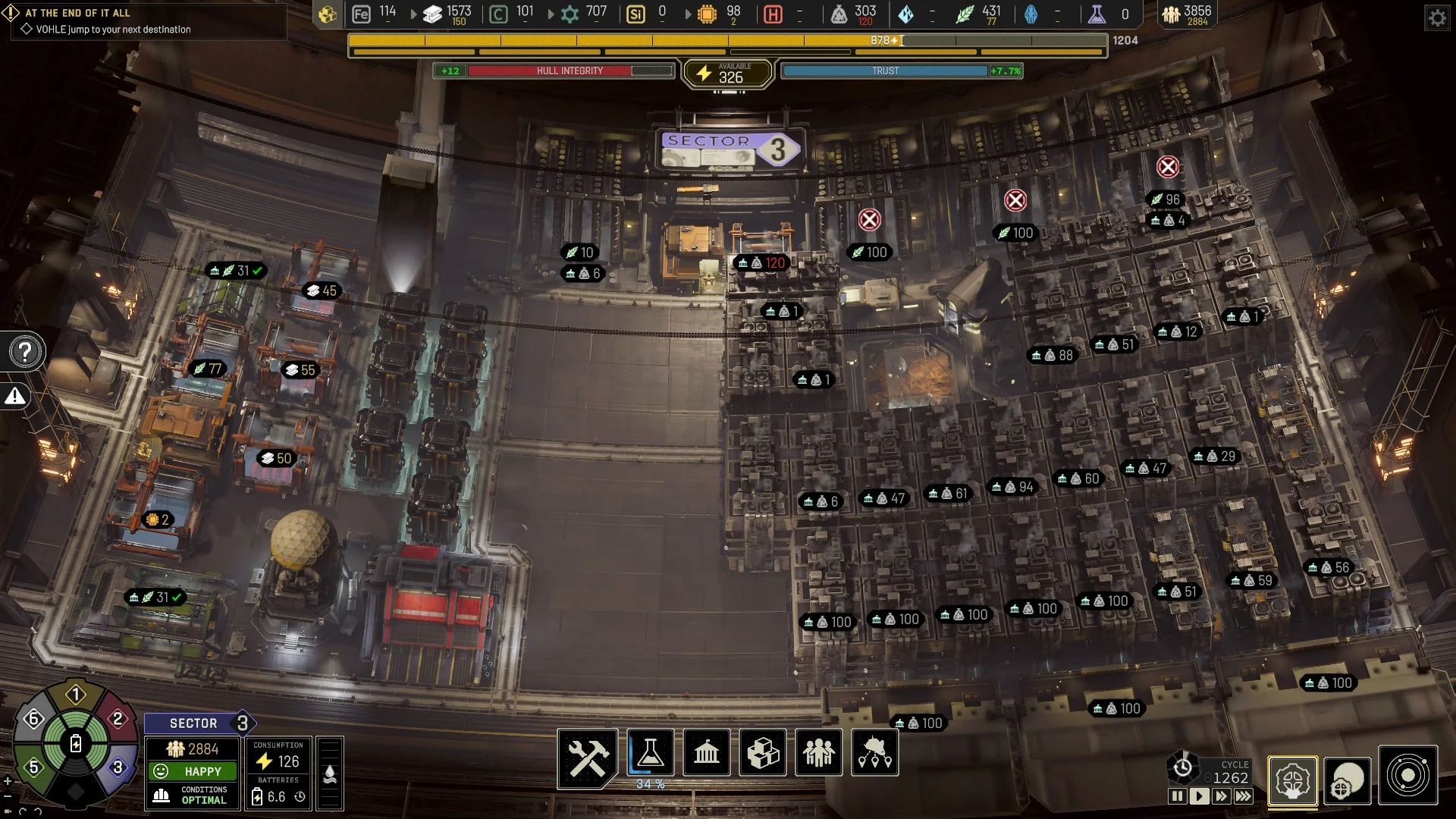Open the policies building icon menu

tap(706, 753)
